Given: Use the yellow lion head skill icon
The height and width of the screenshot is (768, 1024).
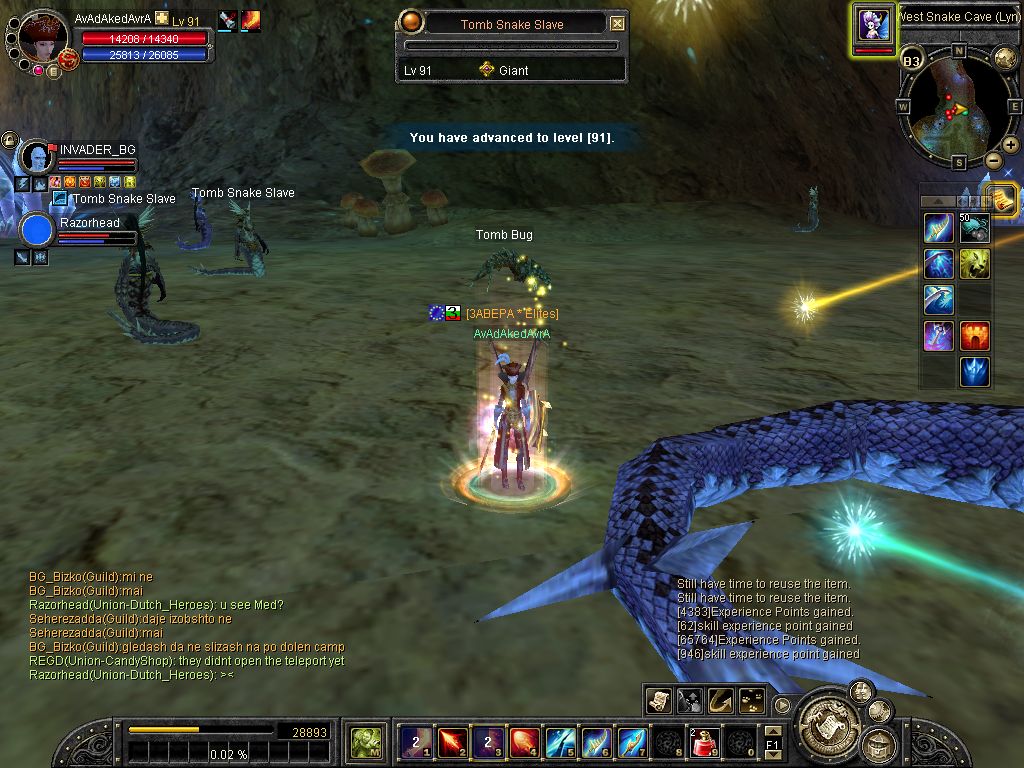Looking at the screenshot, I should pyautogui.click(x=975, y=263).
